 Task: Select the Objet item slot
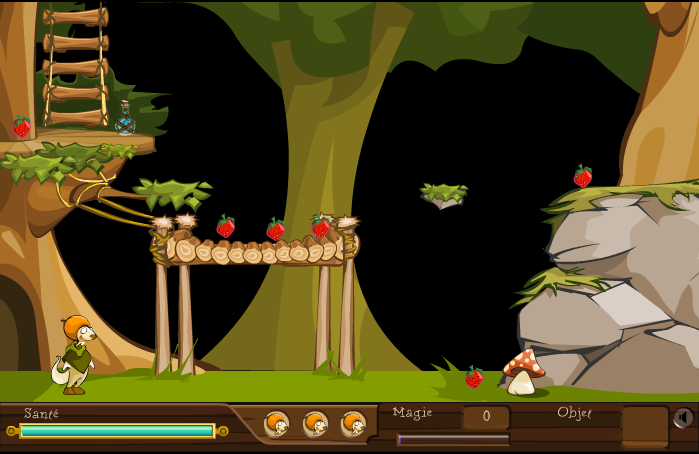tap(644, 426)
